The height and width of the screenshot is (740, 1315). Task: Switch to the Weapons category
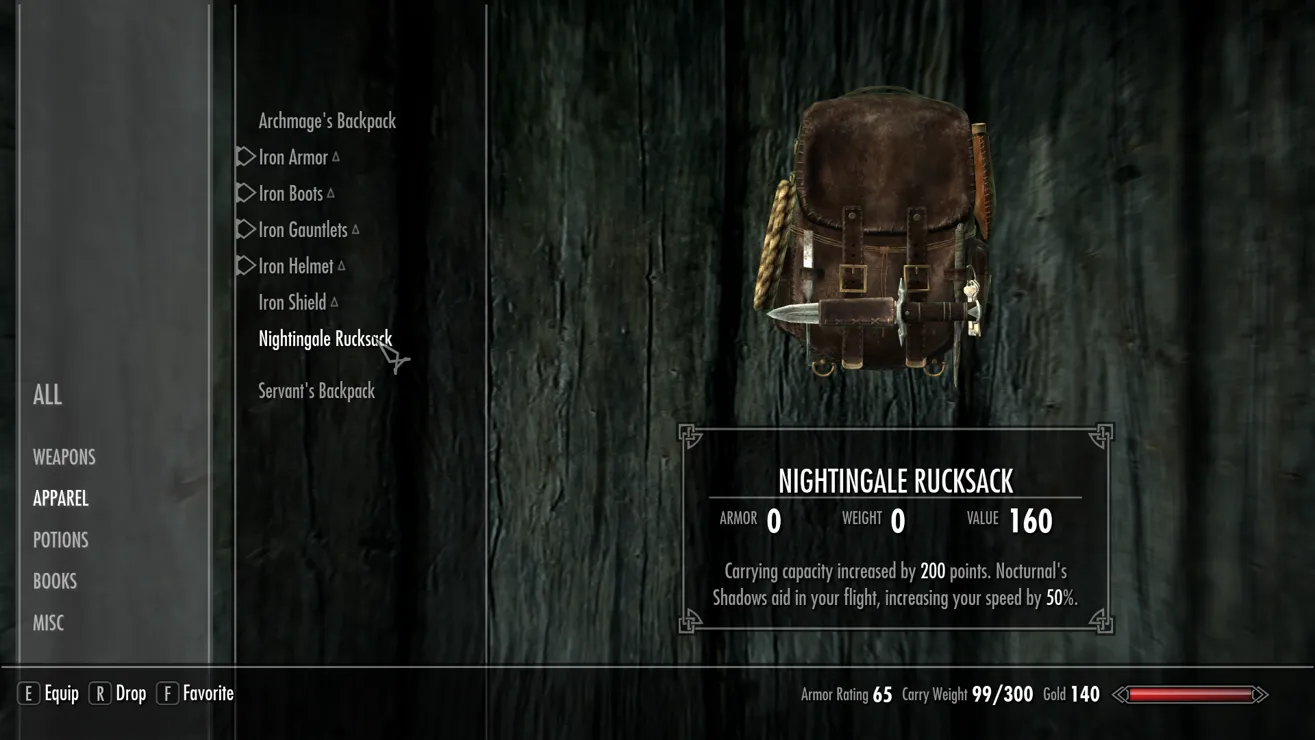tap(64, 457)
